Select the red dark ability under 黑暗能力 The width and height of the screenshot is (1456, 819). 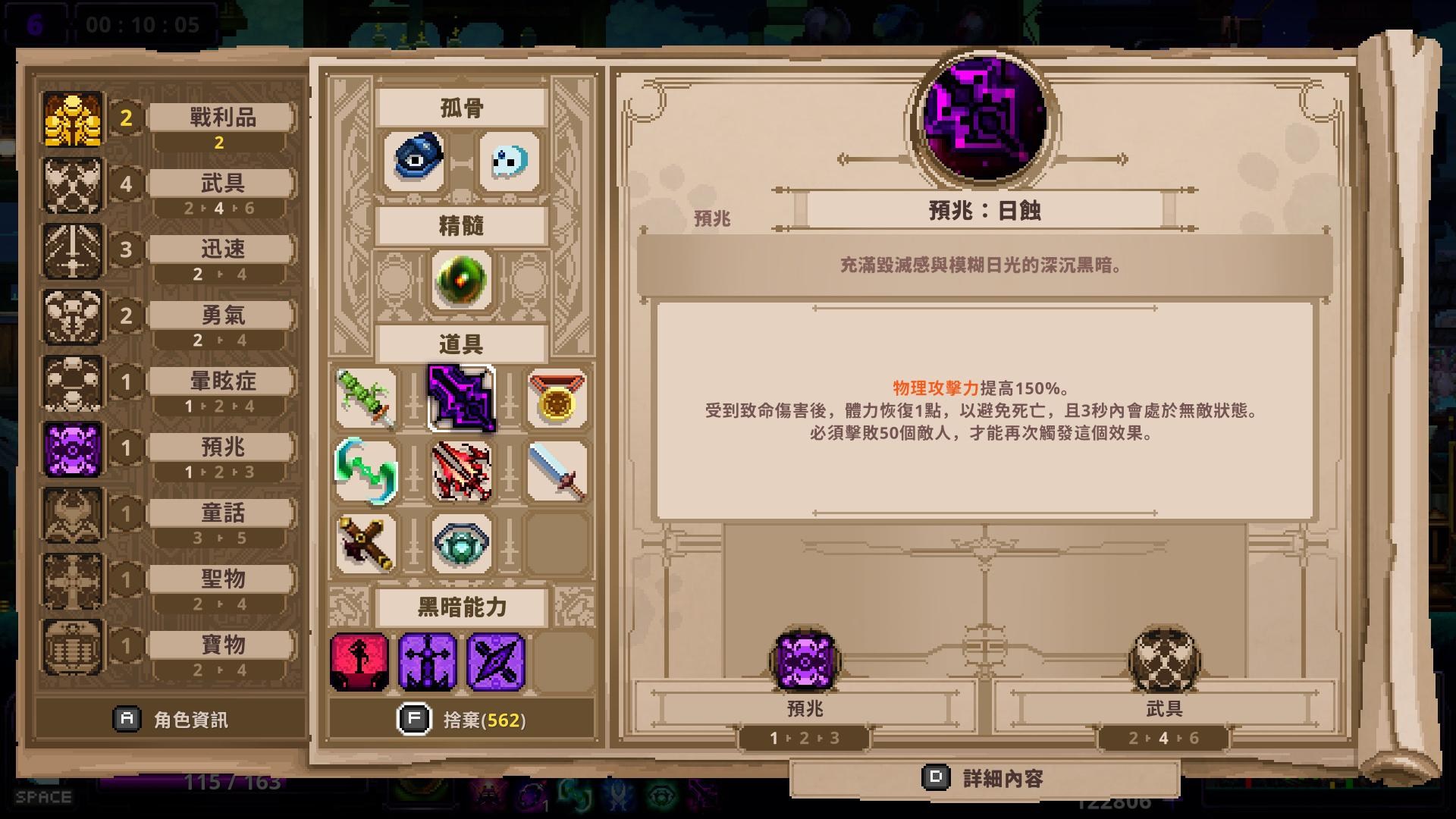pyautogui.click(x=359, y=661)
